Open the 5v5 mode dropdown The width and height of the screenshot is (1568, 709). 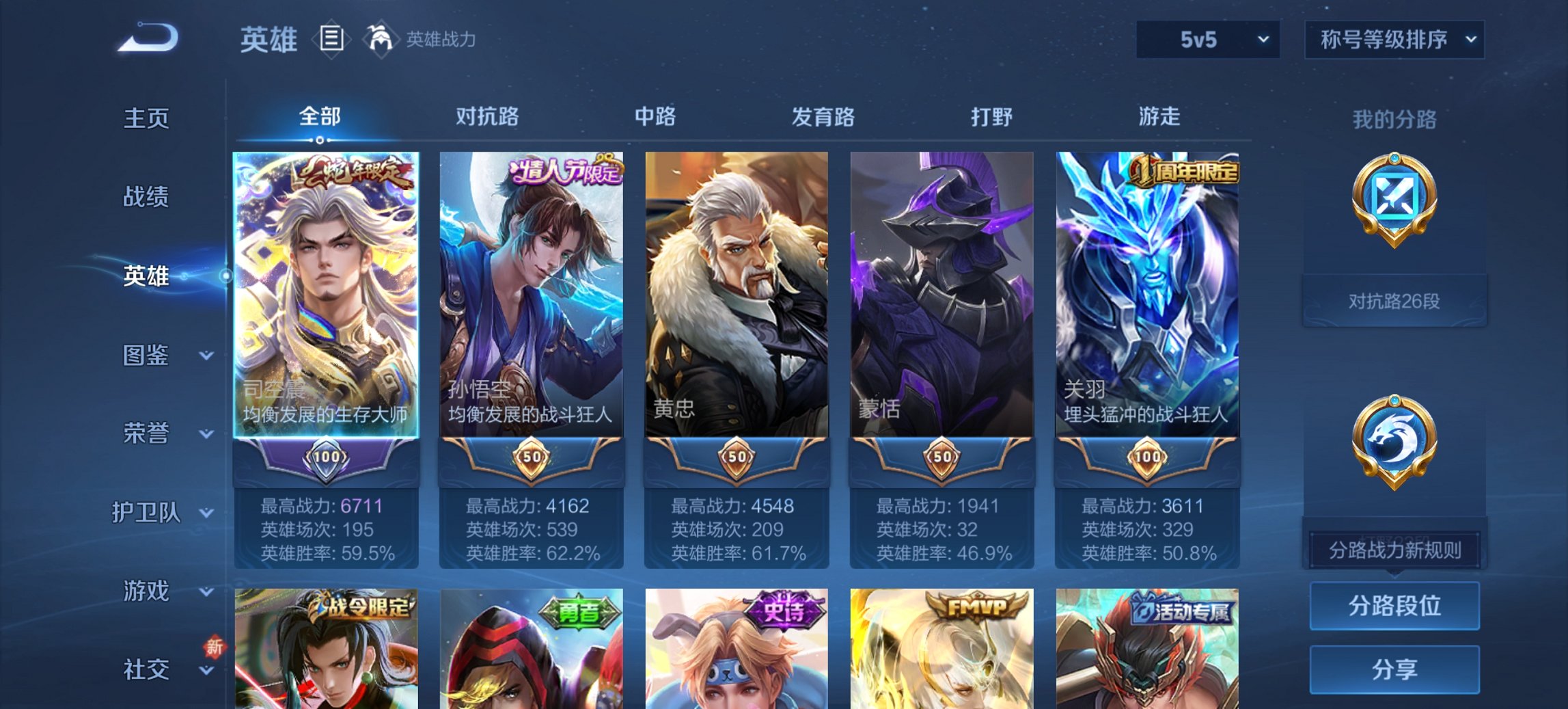1205,40
